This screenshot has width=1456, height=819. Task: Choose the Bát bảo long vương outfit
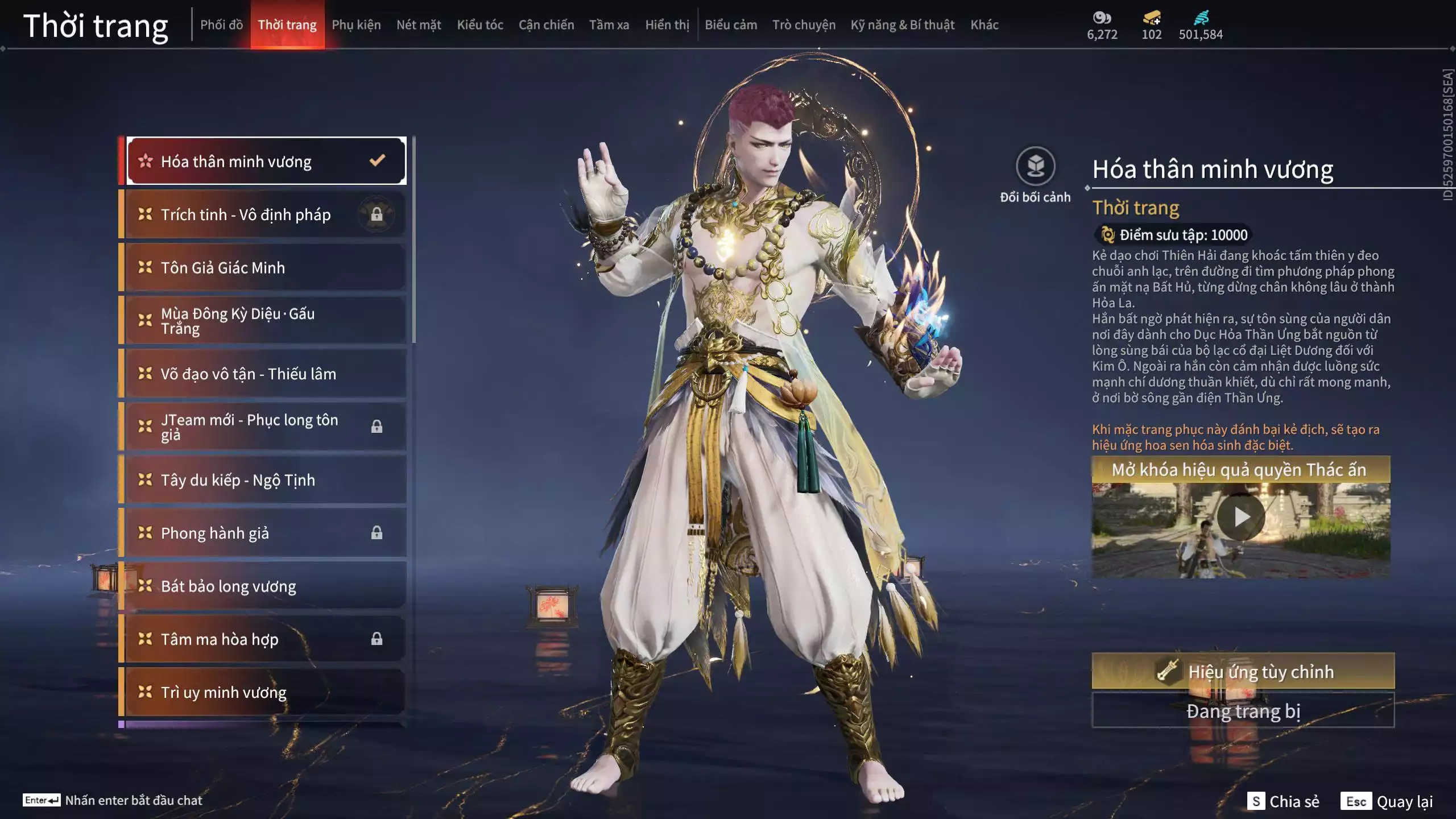tap(265, 586)
